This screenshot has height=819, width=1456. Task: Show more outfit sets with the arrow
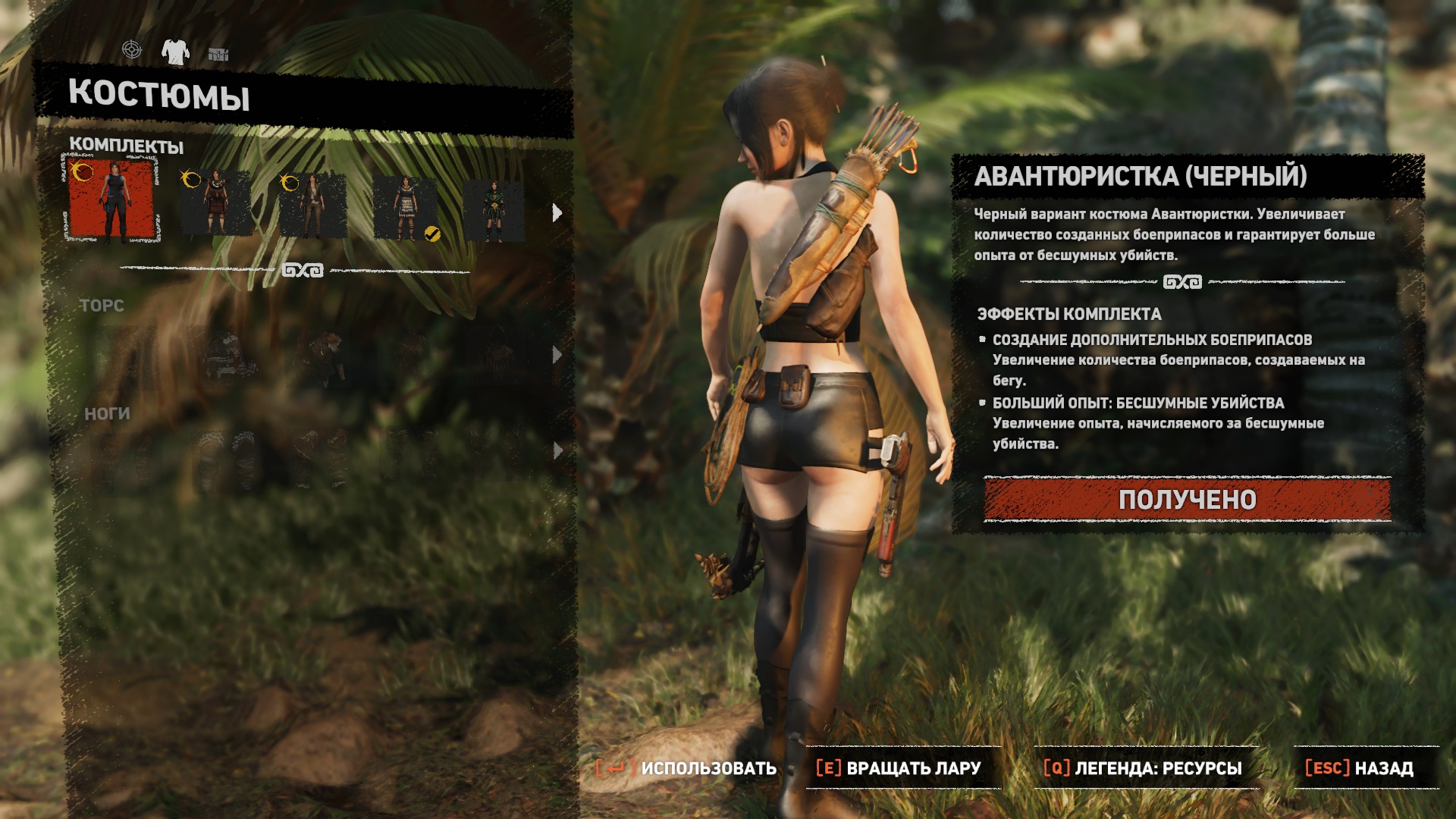tap(557, 213)
